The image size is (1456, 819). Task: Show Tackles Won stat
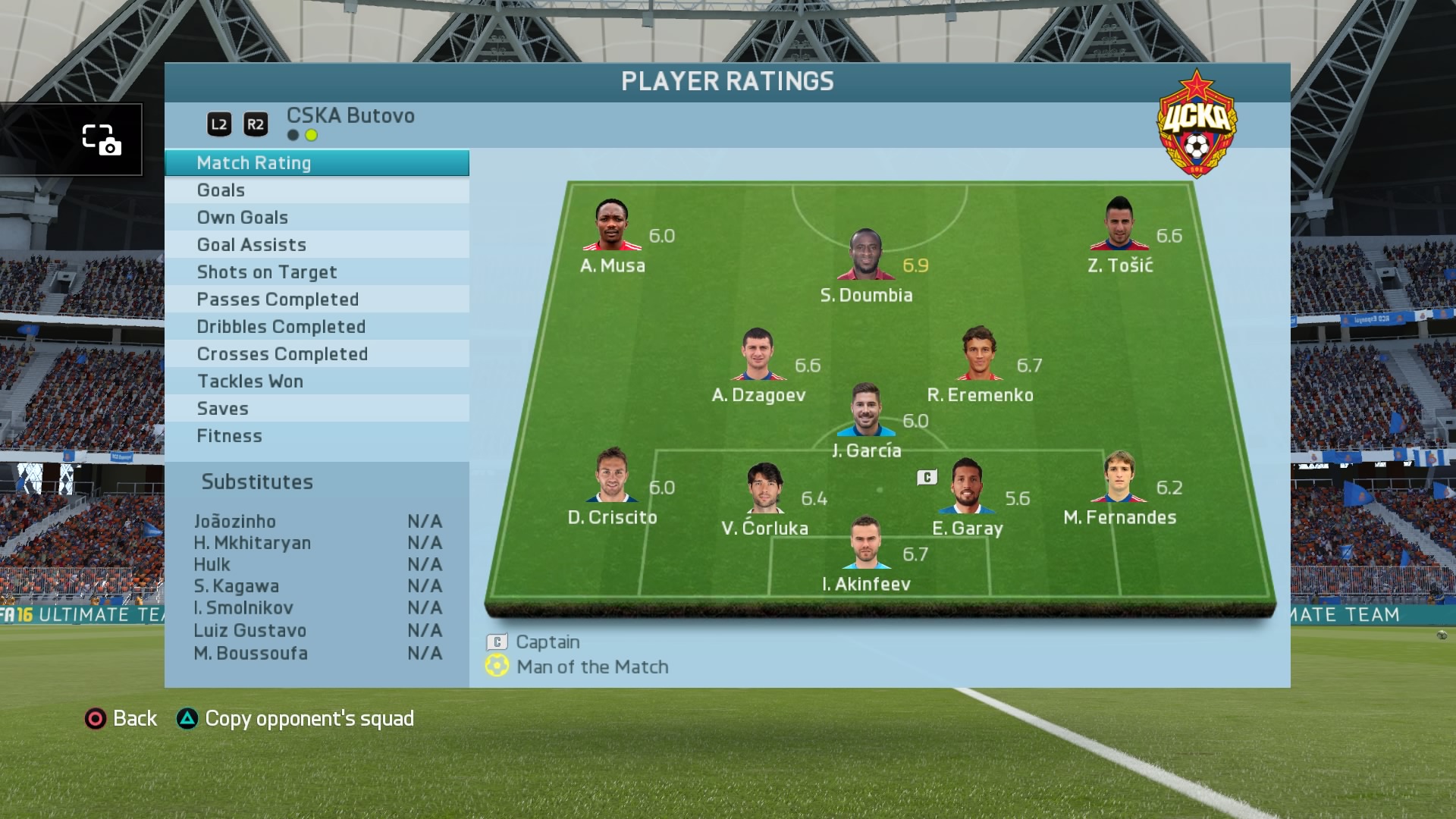click(316, 381)
